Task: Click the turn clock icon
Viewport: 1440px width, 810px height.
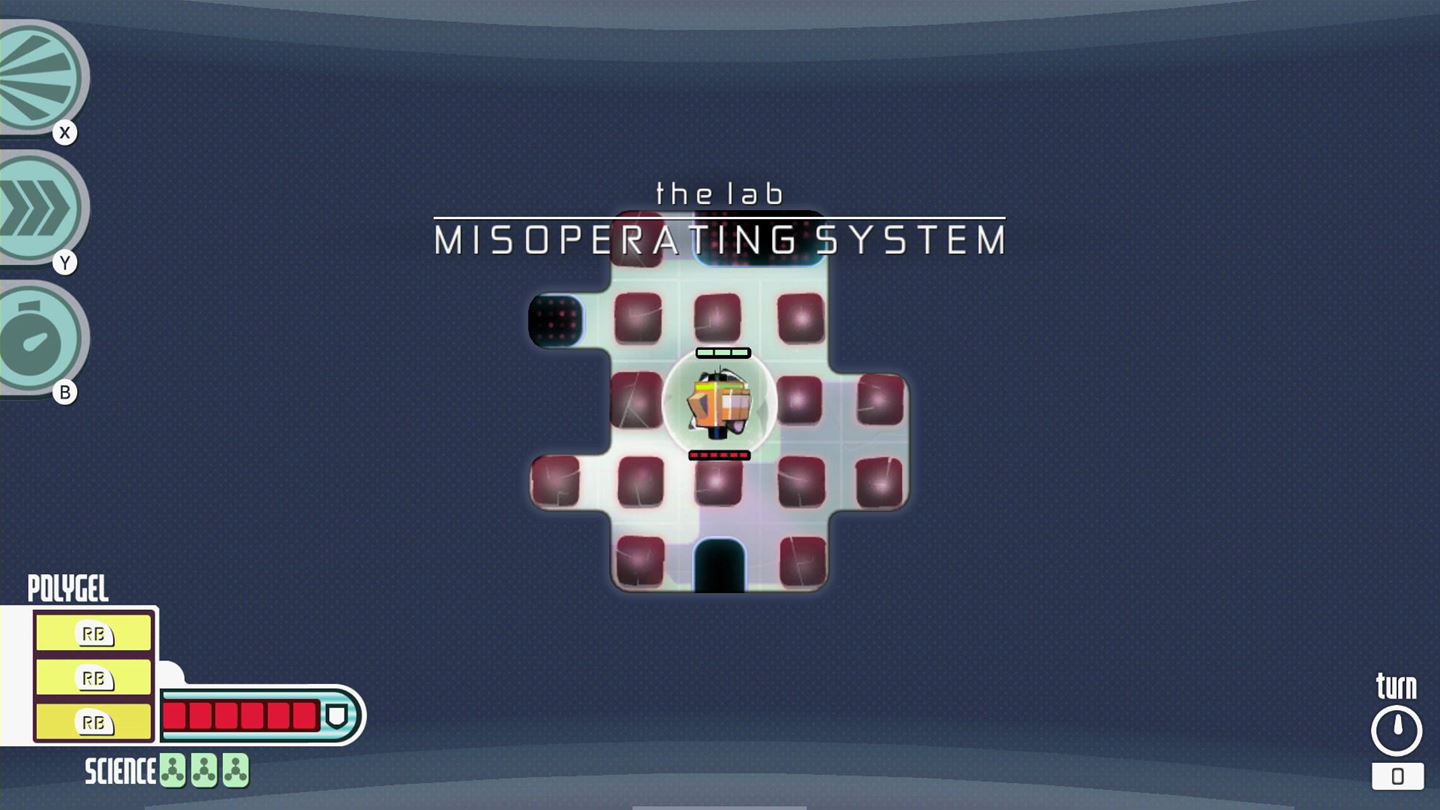Action: [1396, 728]
